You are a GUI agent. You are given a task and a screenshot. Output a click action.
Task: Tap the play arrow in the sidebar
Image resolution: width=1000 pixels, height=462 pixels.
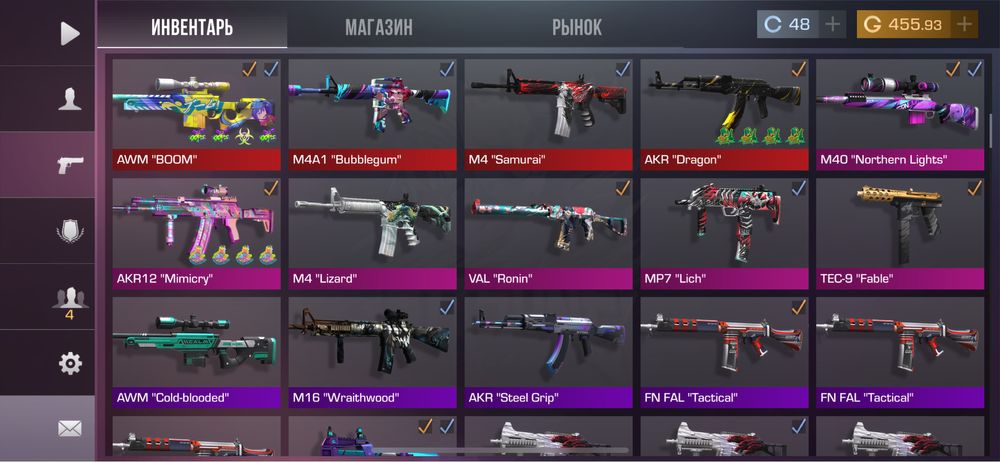coord(69,33)
